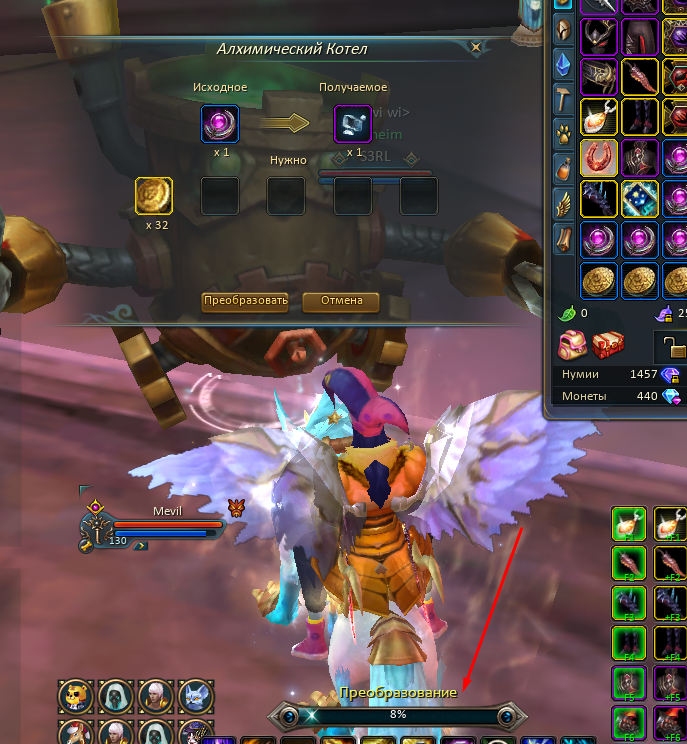Image resolution: width=687 pixels, height=744 pixels.
Task: Close the Алхимический Котел window
Action: (x=477, y=46)
